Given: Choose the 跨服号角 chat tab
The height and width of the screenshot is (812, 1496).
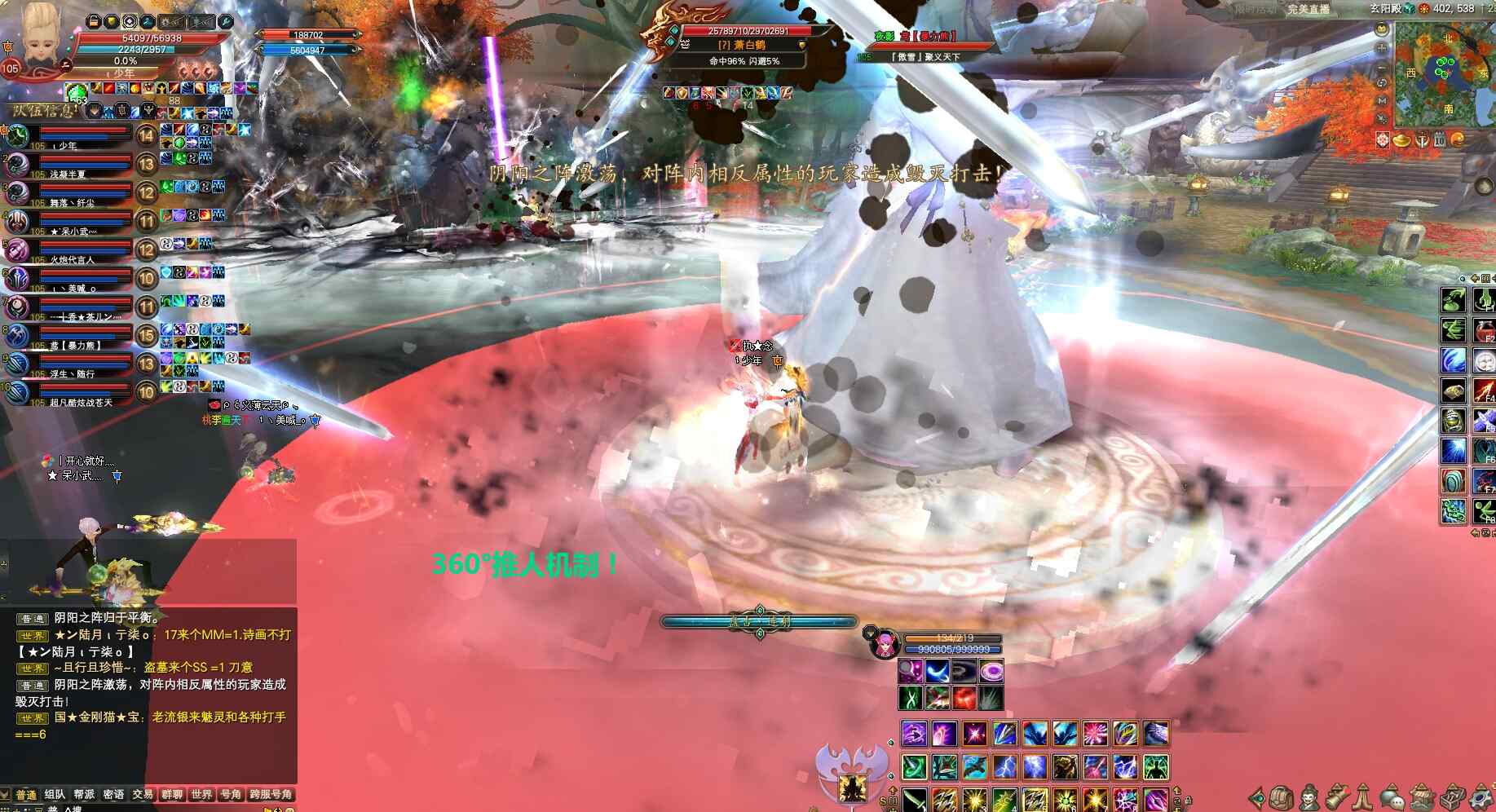Looking at the screenshot, I should (x=271, y=795).
